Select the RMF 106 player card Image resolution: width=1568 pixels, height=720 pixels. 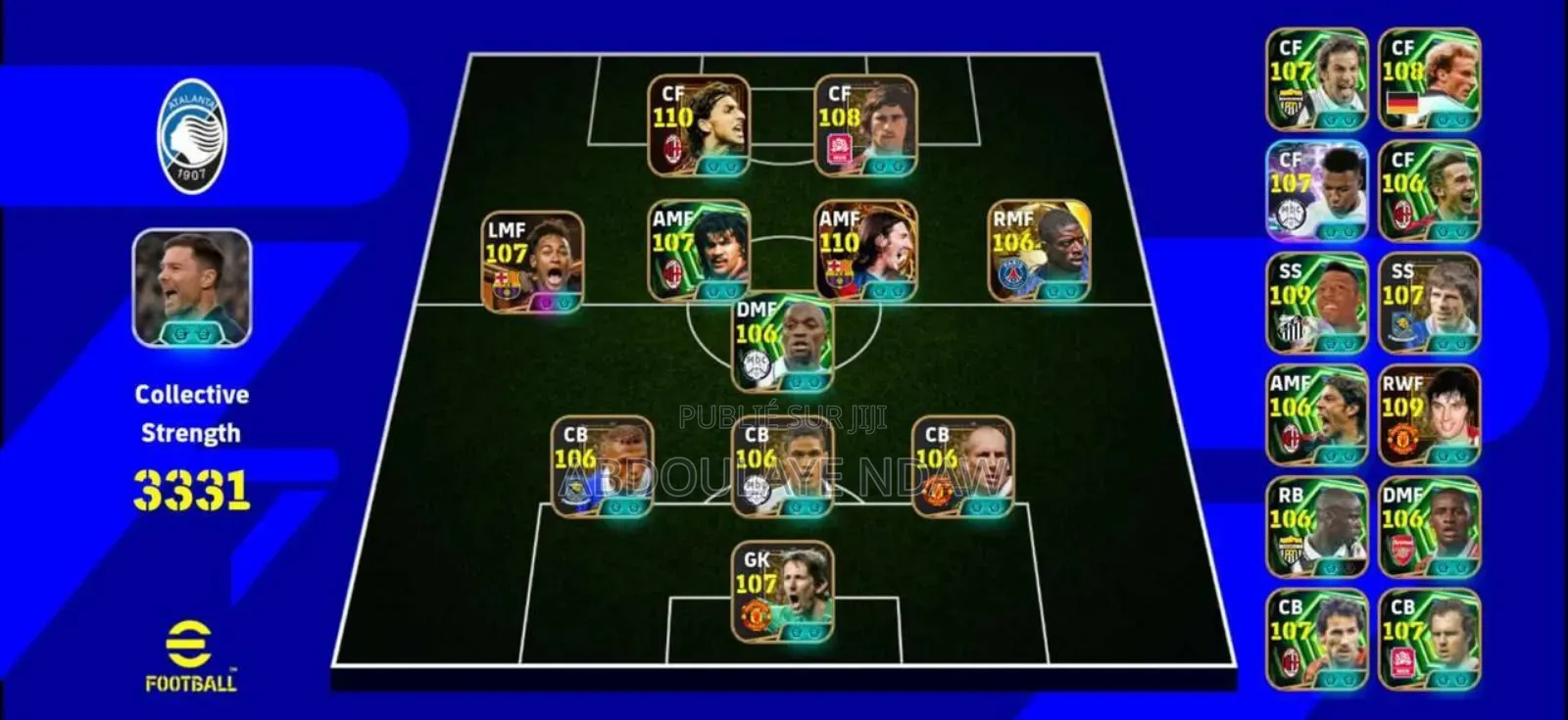pos(1039,250)
